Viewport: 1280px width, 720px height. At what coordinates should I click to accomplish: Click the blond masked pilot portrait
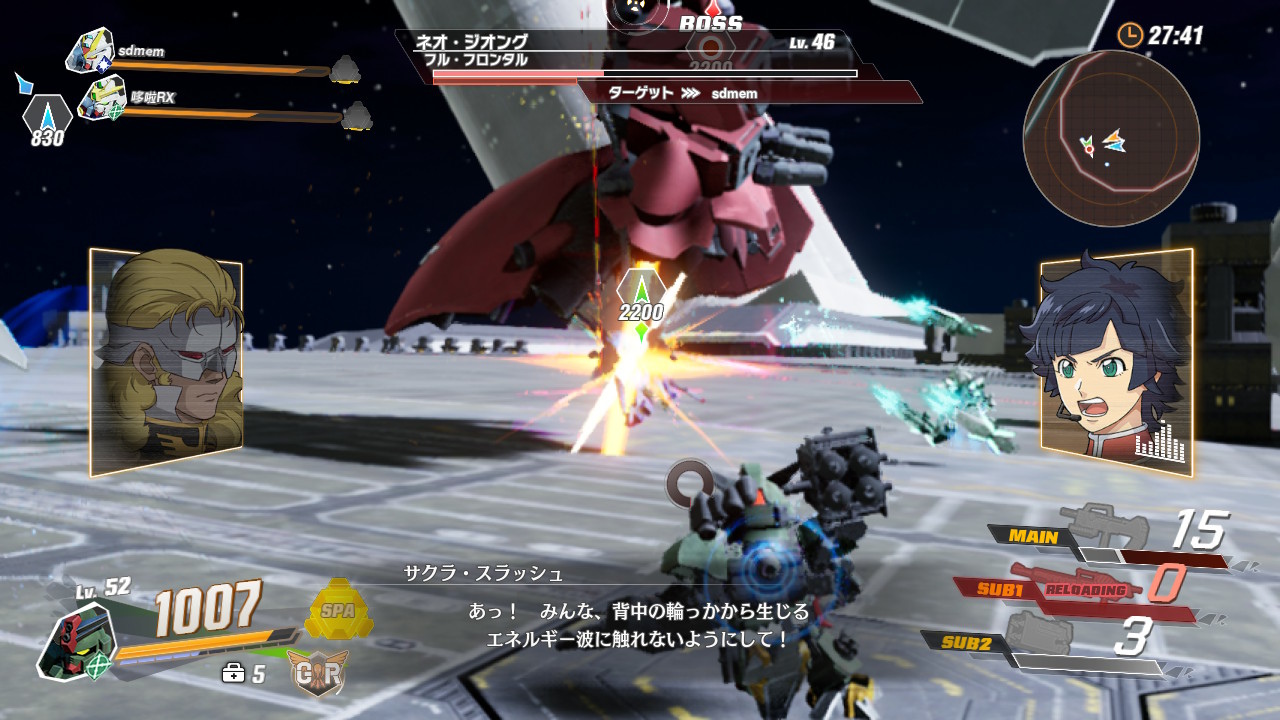tap(166, 360)
